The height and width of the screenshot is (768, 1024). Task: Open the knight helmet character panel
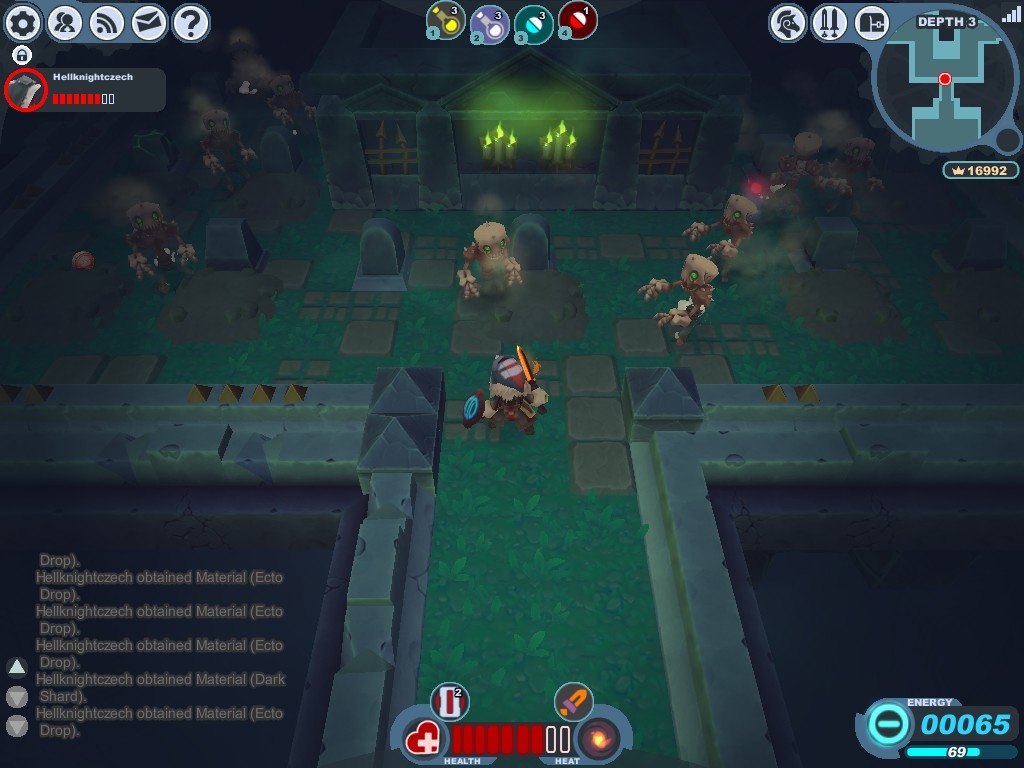[x=788, y=22]
